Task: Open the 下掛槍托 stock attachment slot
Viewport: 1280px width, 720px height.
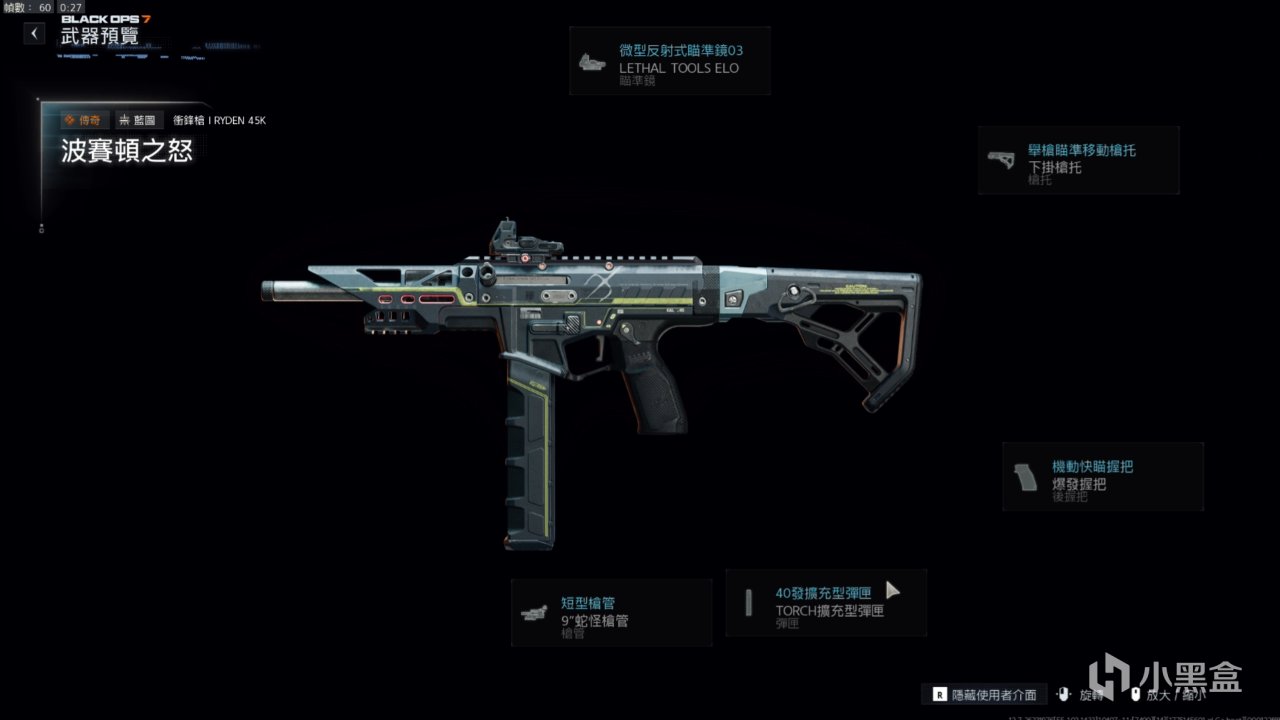Action: click(1078, 160)
